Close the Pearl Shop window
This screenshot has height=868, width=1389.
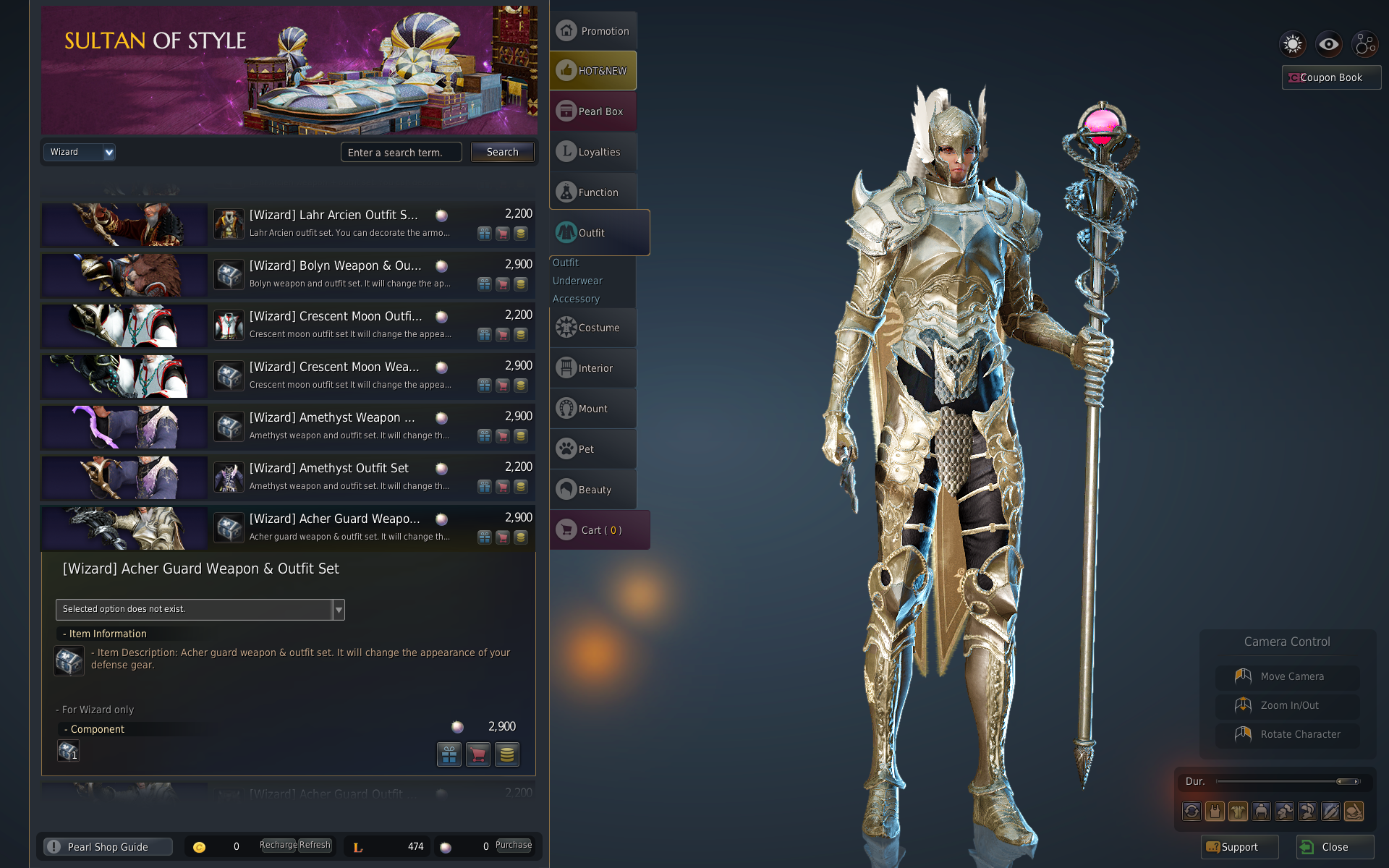[1335, 847]
